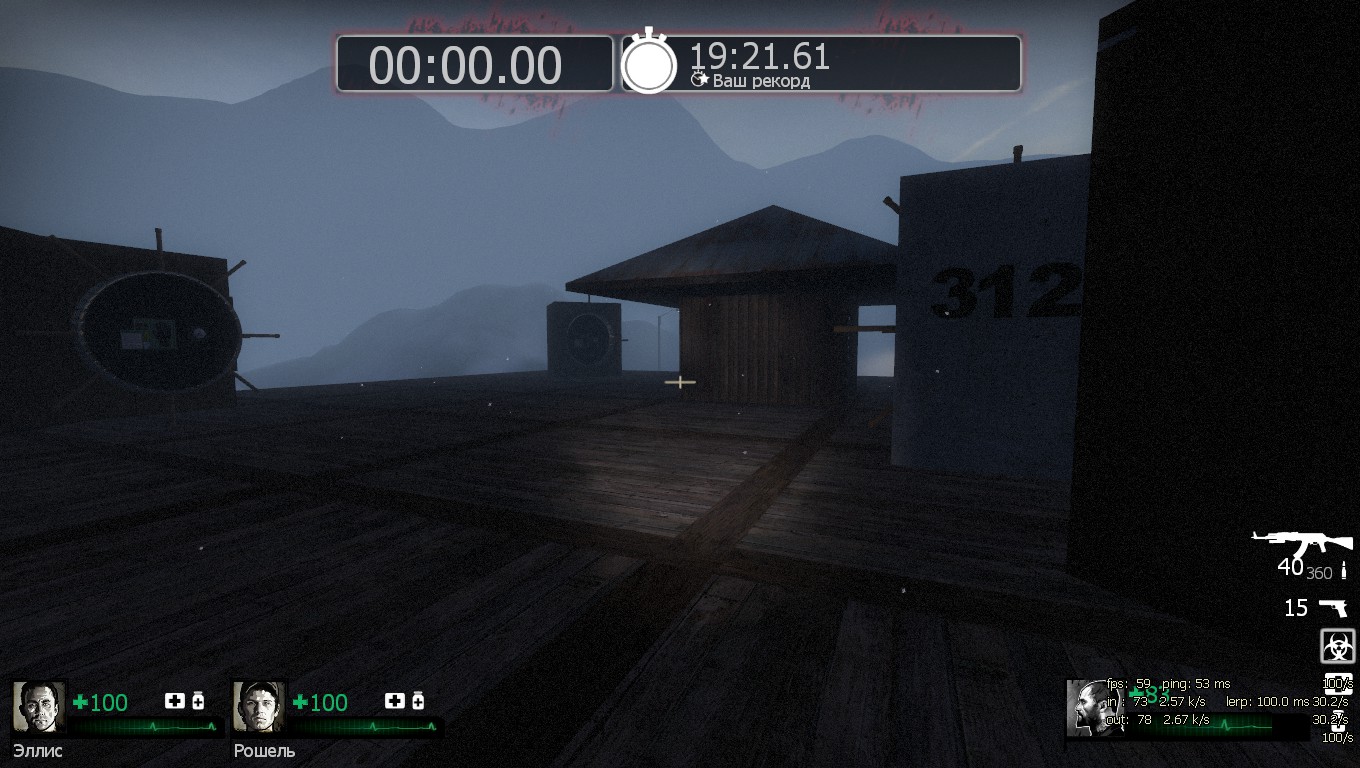This screenshot has height=768, width=1360.
Task: Select the biohazard bile jar slot
Action: [x=1337, y=645]
